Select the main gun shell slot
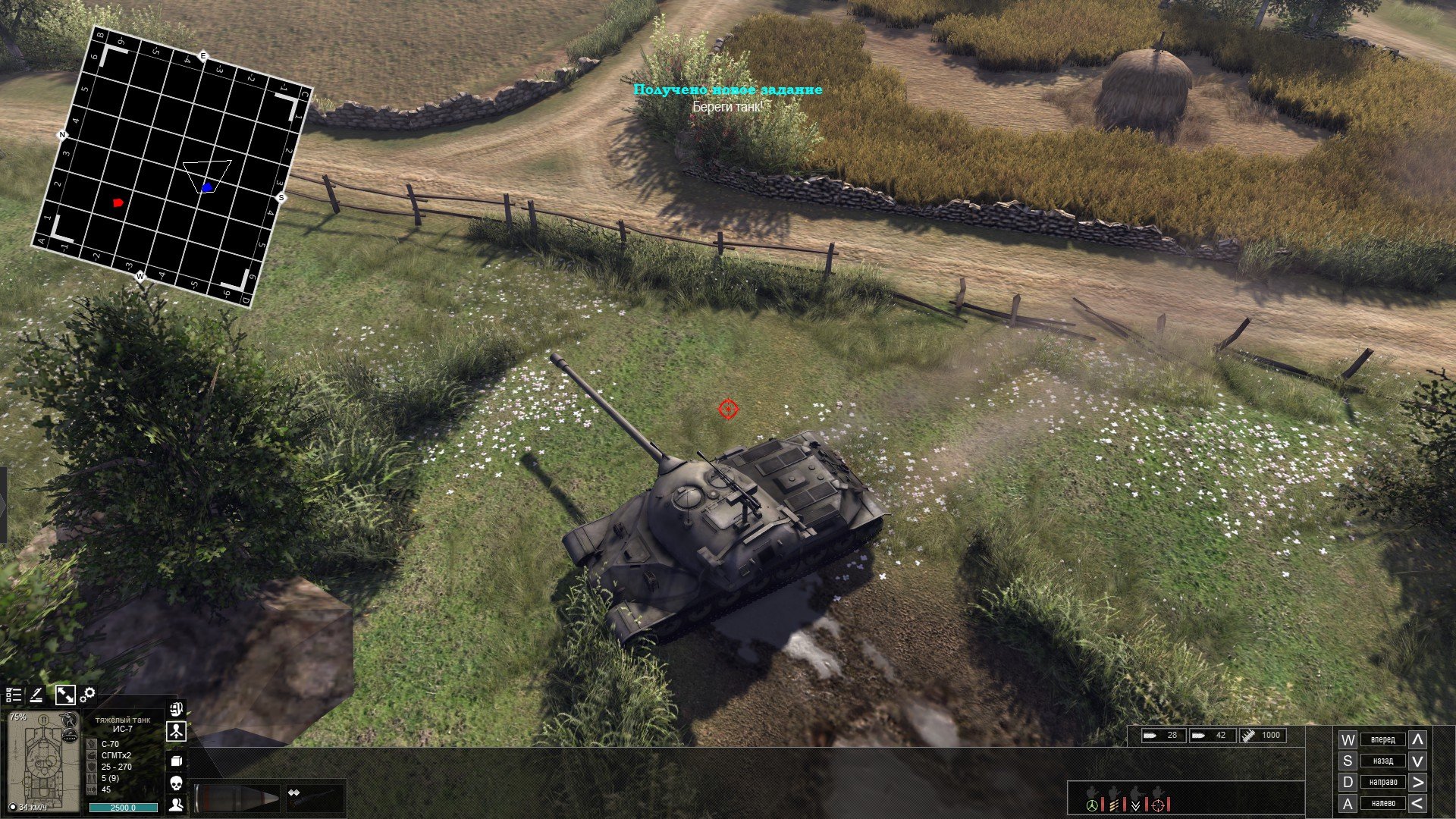Viewport: 1456px width, 819px height. [x=237, y=799]
